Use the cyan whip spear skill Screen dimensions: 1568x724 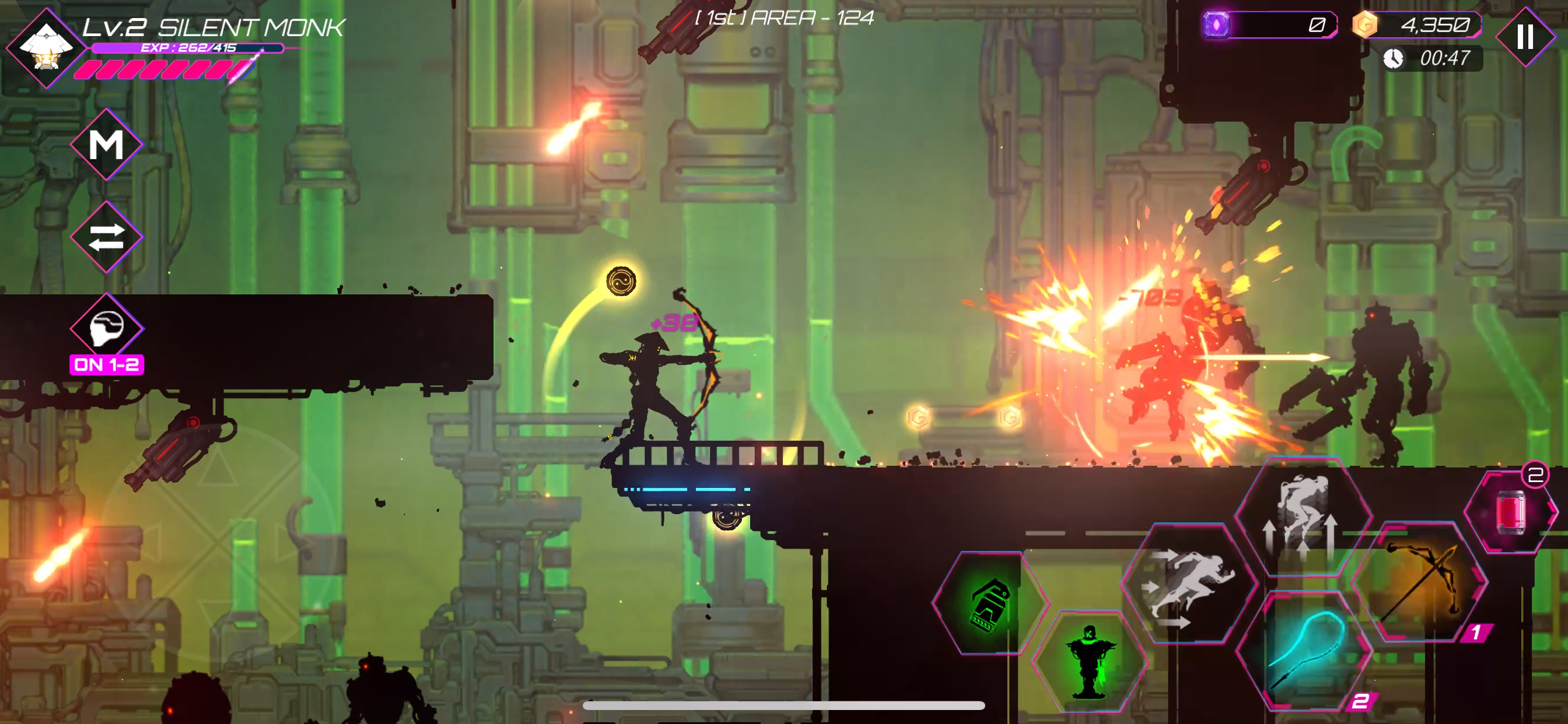coord(1304,650)
